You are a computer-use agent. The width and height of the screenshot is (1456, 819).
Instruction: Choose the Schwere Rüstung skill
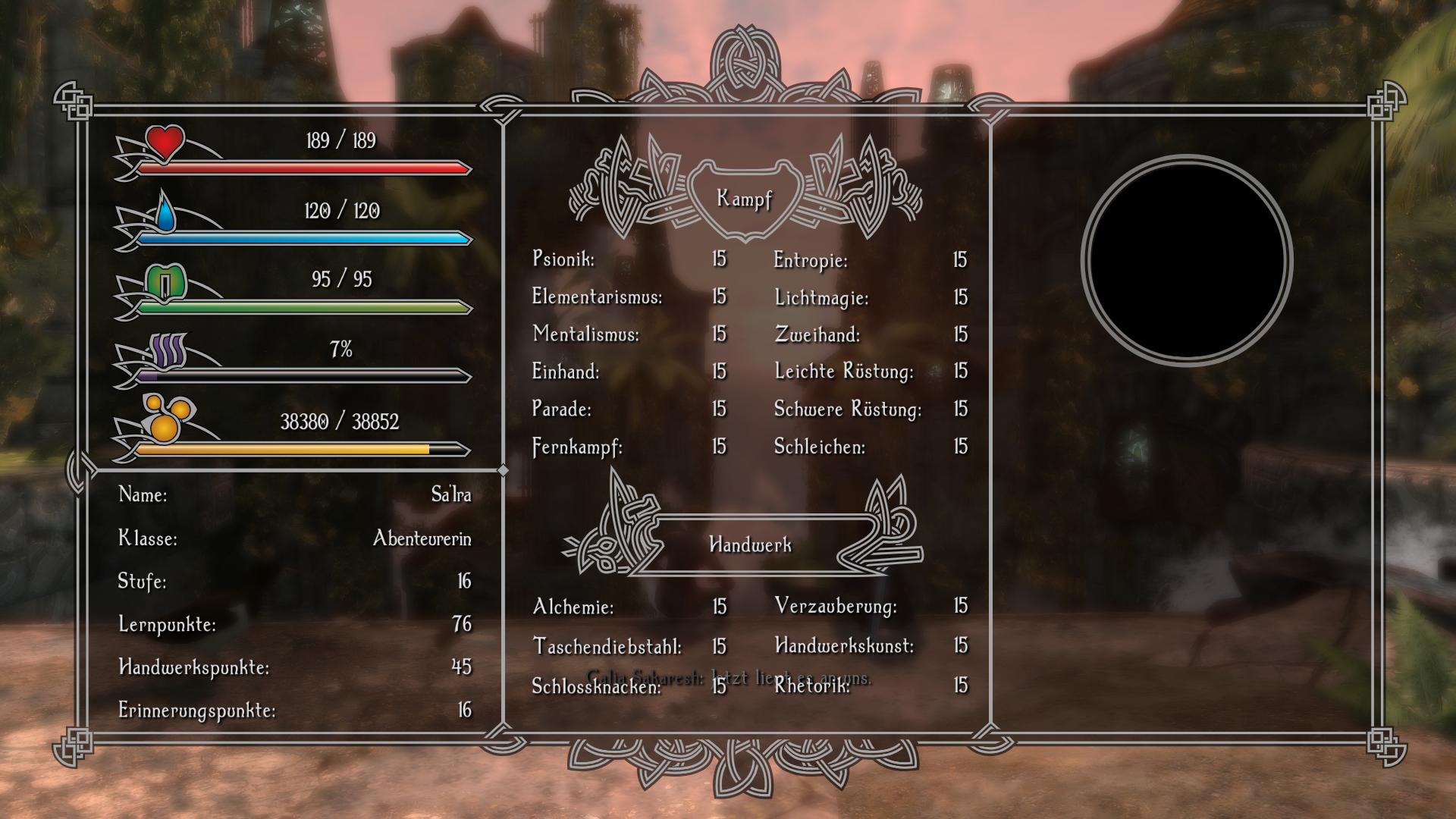point(848,409)
